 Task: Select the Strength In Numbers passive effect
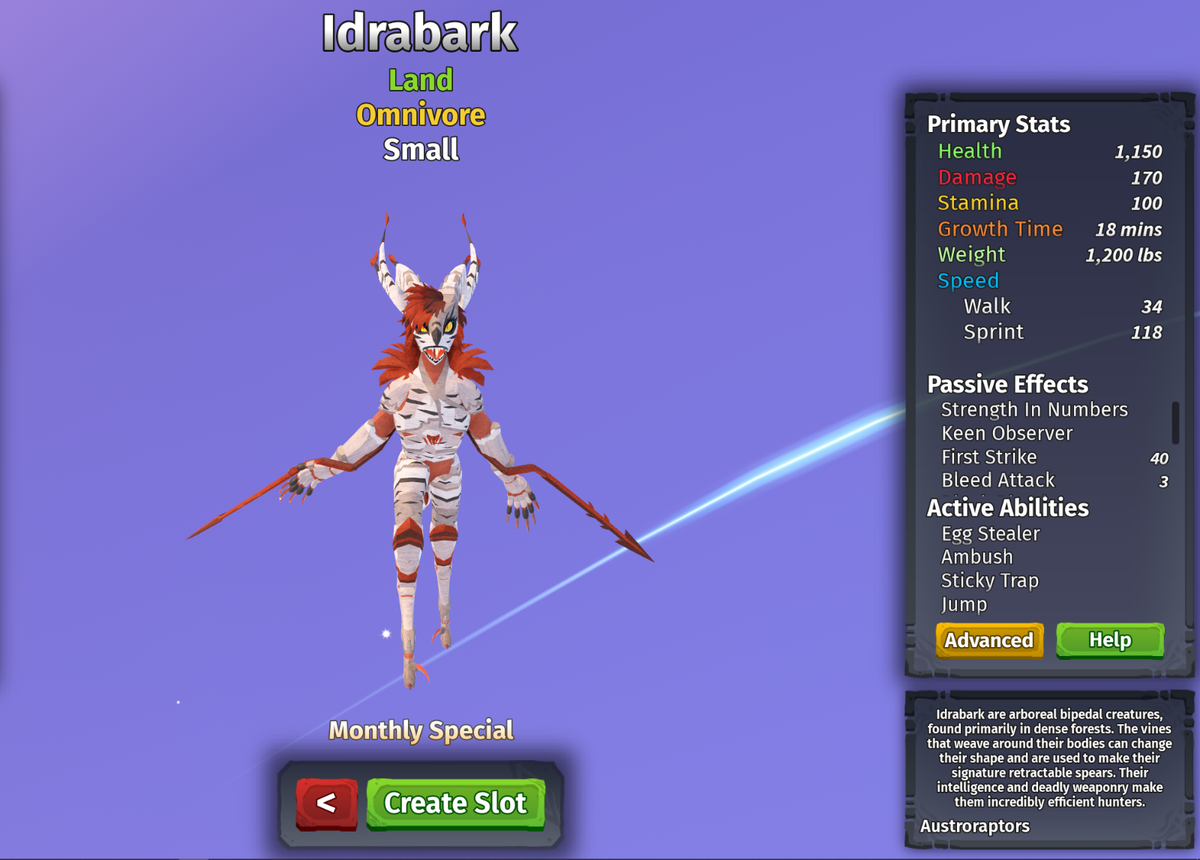[1034, 410]
